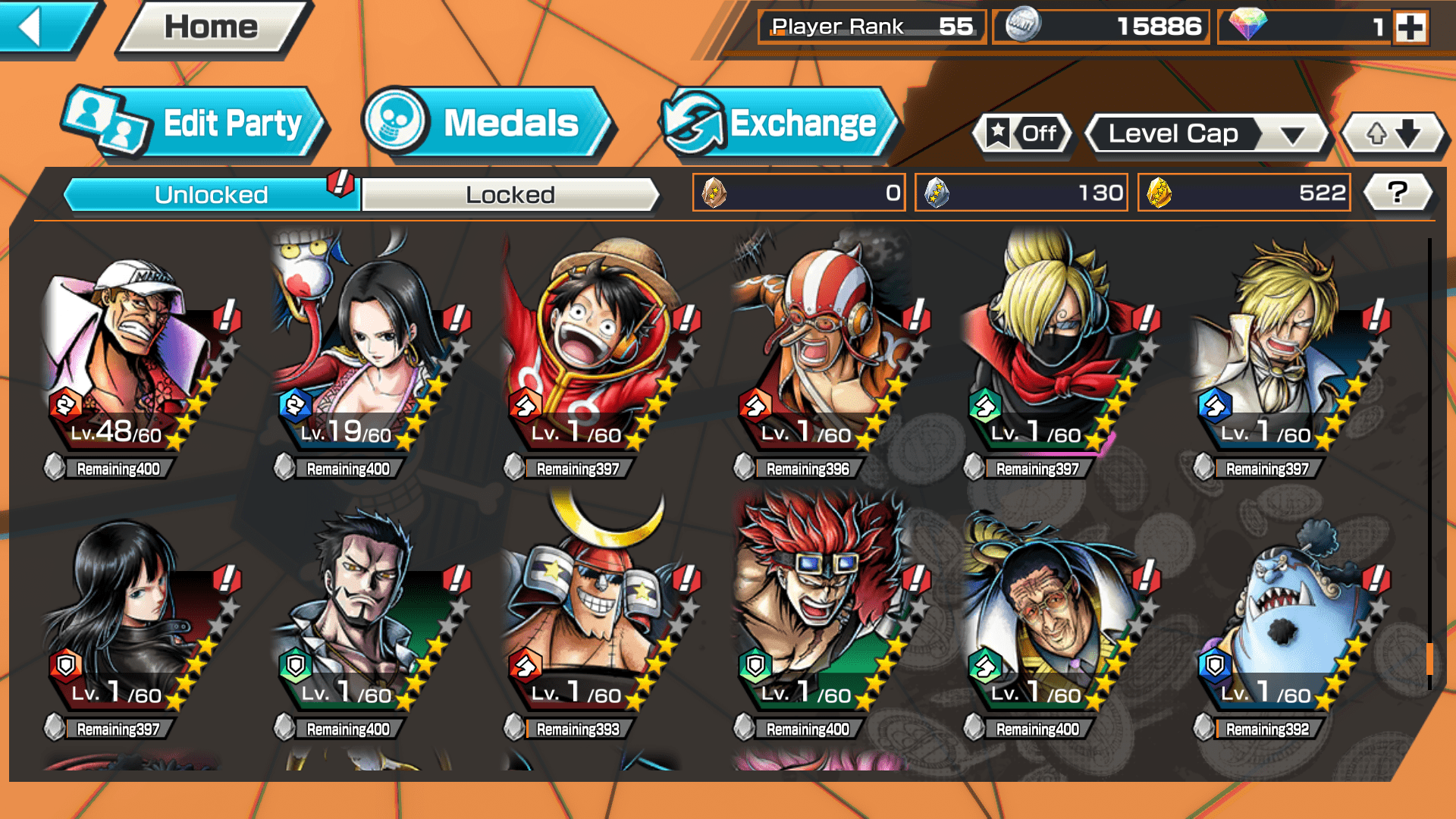
Task: Add more rainbow diamonds with plus button
Action: coord(1410,27)
